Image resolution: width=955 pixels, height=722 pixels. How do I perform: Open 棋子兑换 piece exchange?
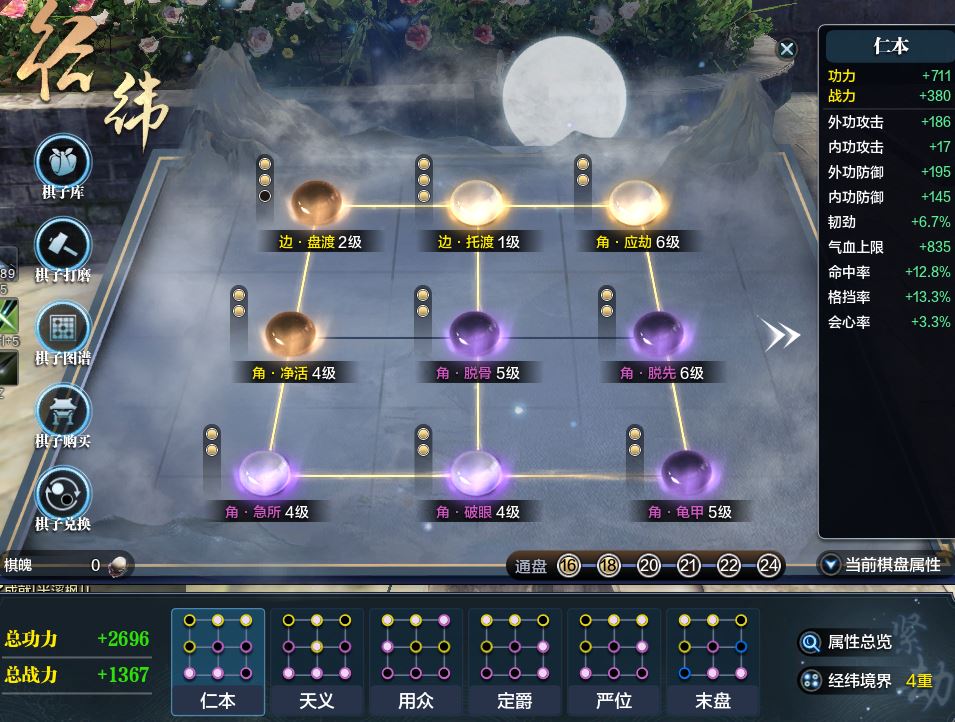pos(63,495)
